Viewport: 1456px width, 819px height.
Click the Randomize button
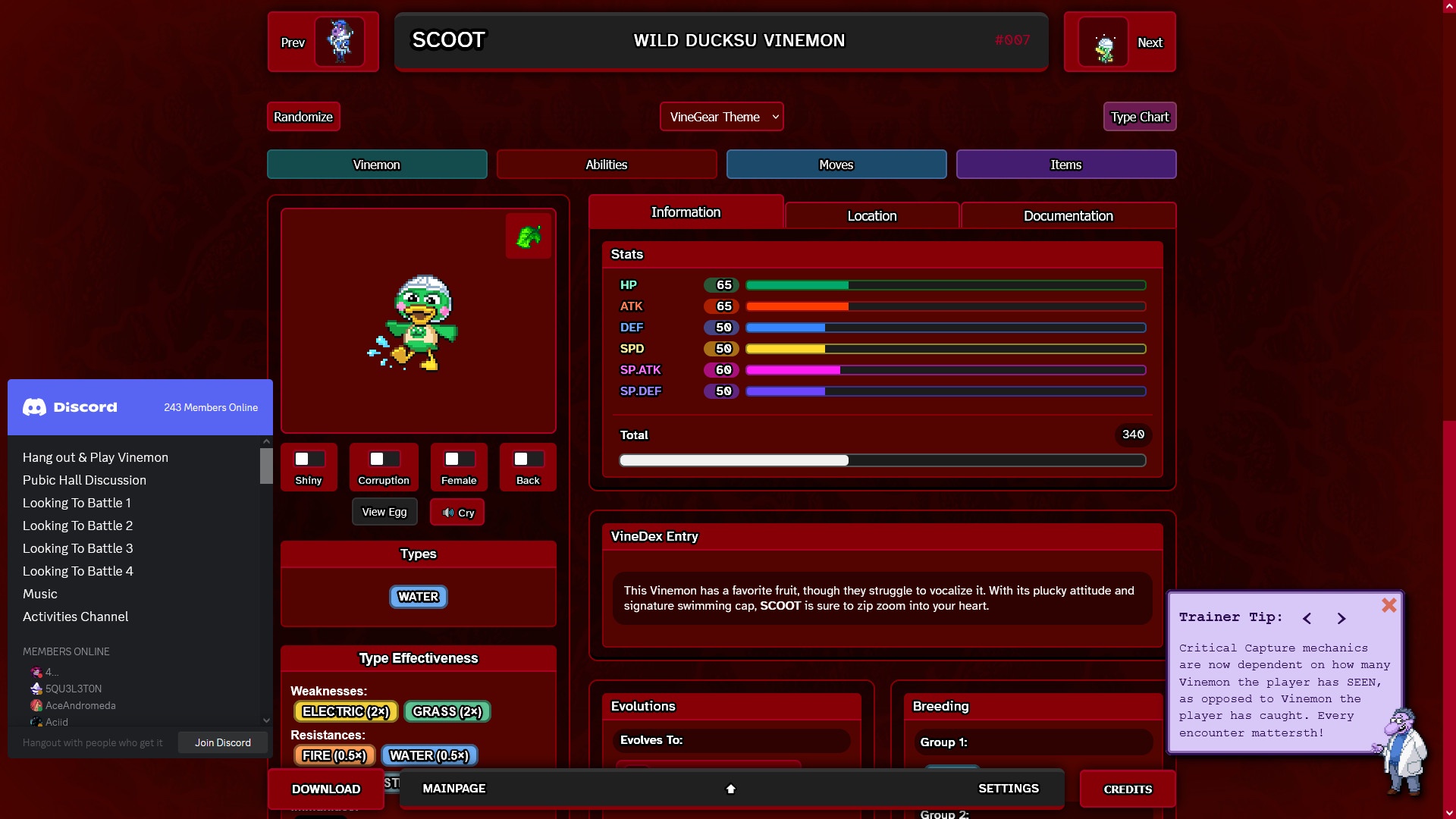click(303, 117)
